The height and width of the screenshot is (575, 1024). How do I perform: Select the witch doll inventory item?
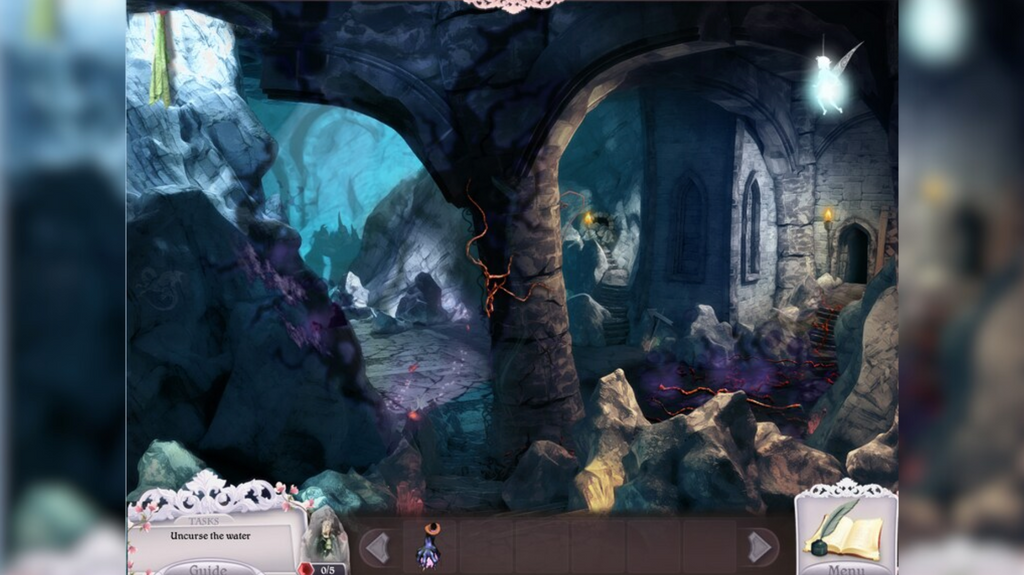431,546
